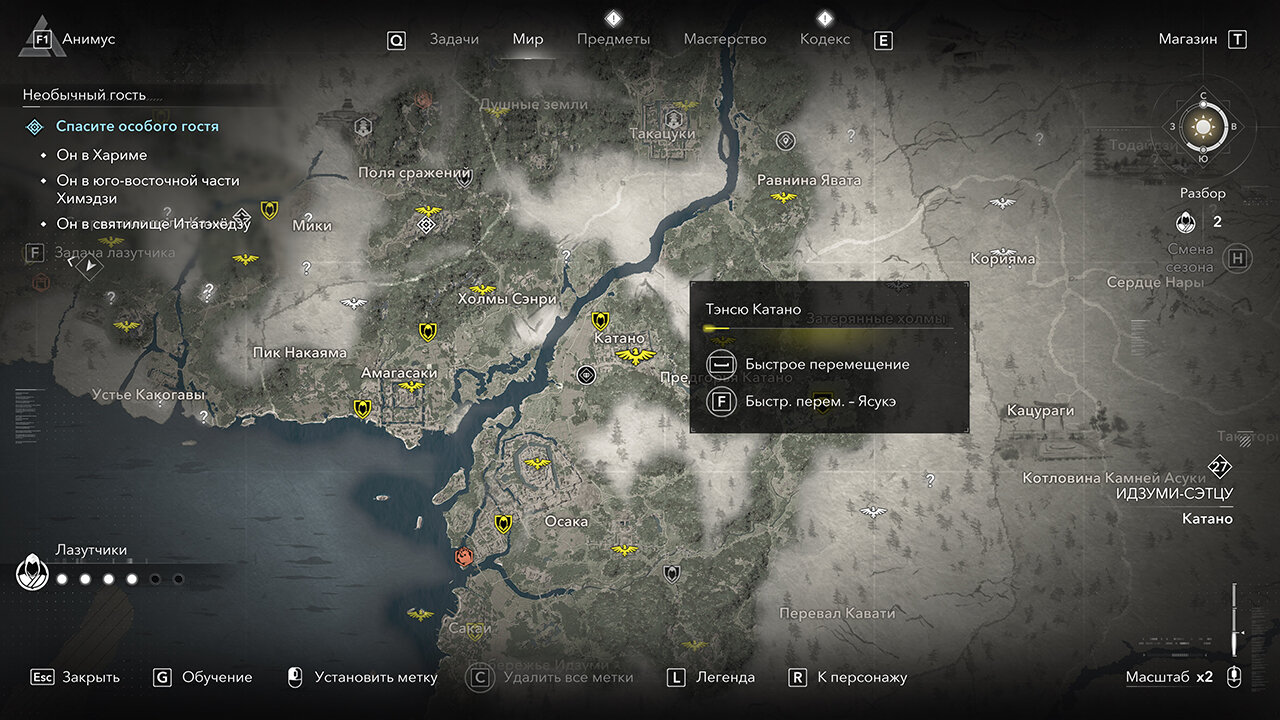1280x720 pixels.
Task: Open the Предметы tab
Action: click(613, 39)
